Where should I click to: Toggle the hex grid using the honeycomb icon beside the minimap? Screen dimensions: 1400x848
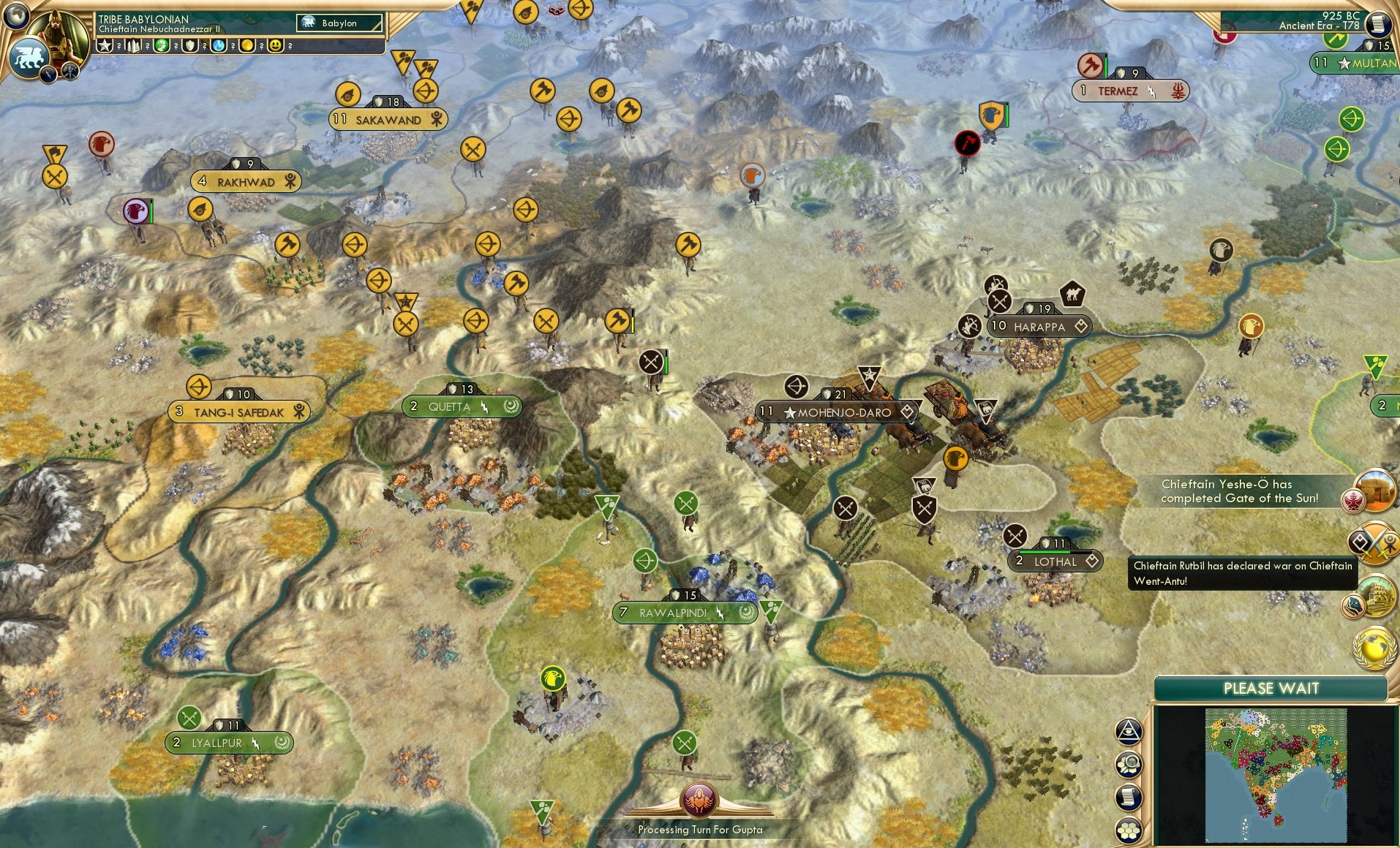point(1129,830)
